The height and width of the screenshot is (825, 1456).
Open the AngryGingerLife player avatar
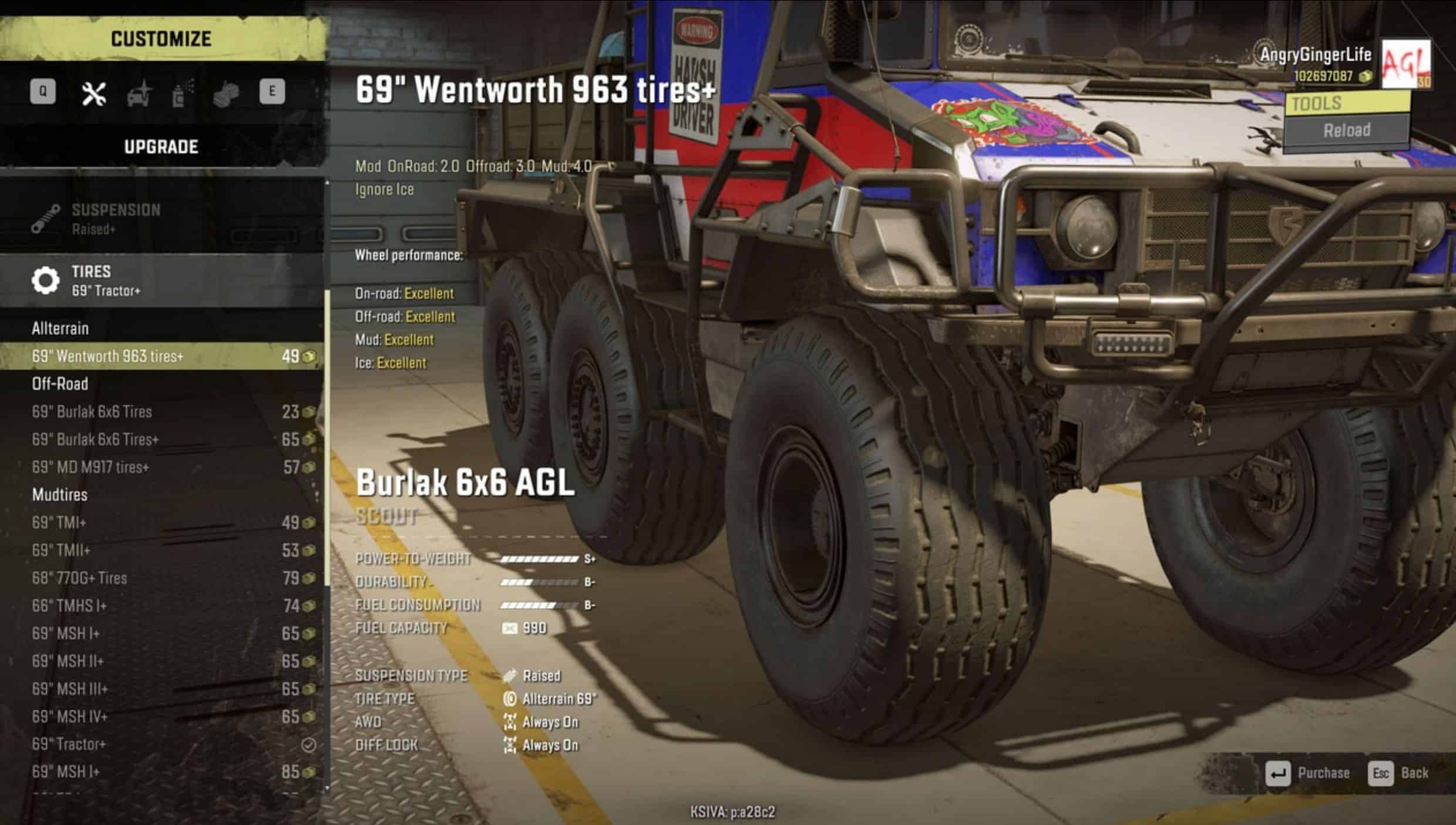pos(1405,63)
